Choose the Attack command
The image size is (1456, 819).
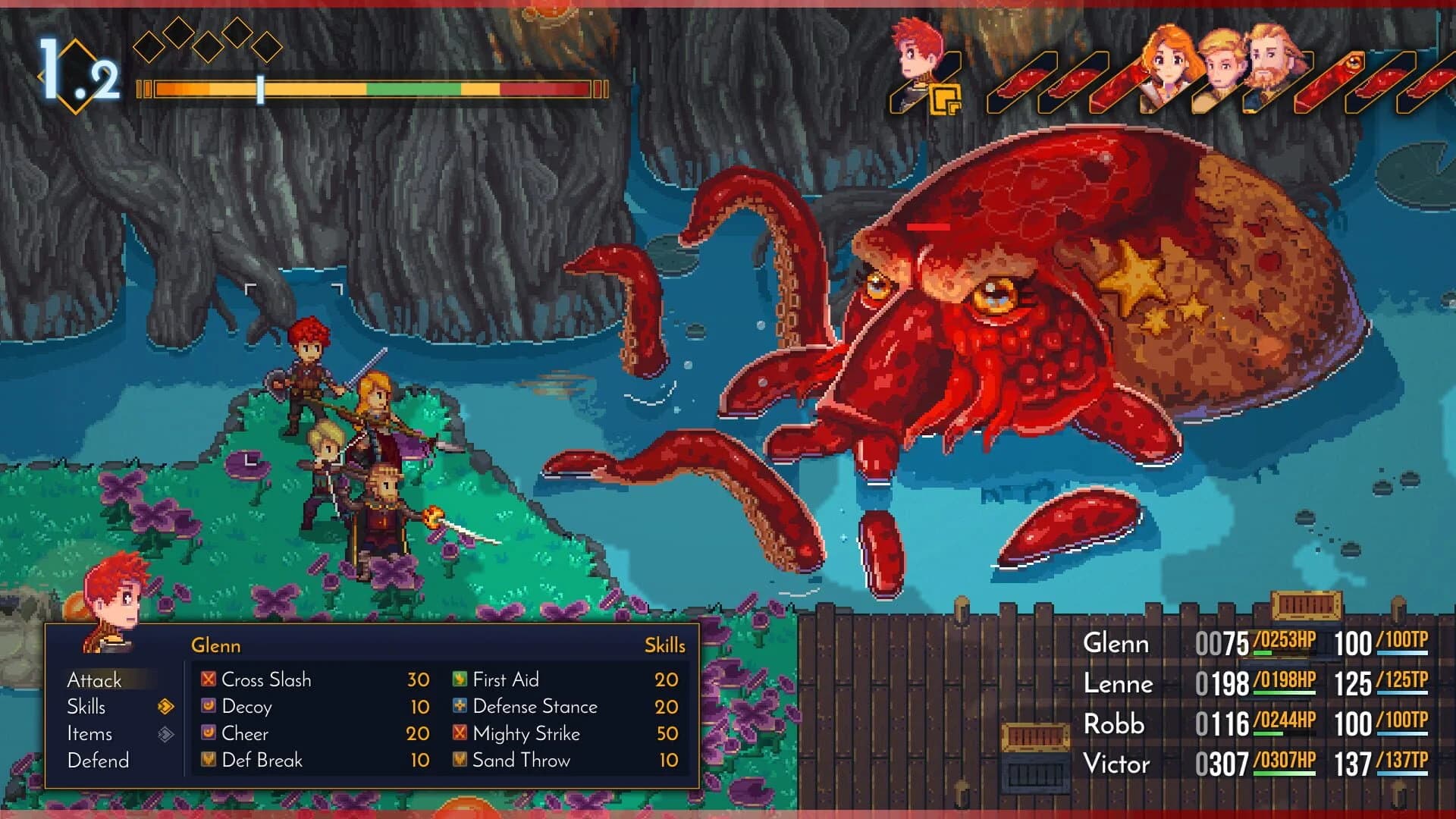pos(96,680)
